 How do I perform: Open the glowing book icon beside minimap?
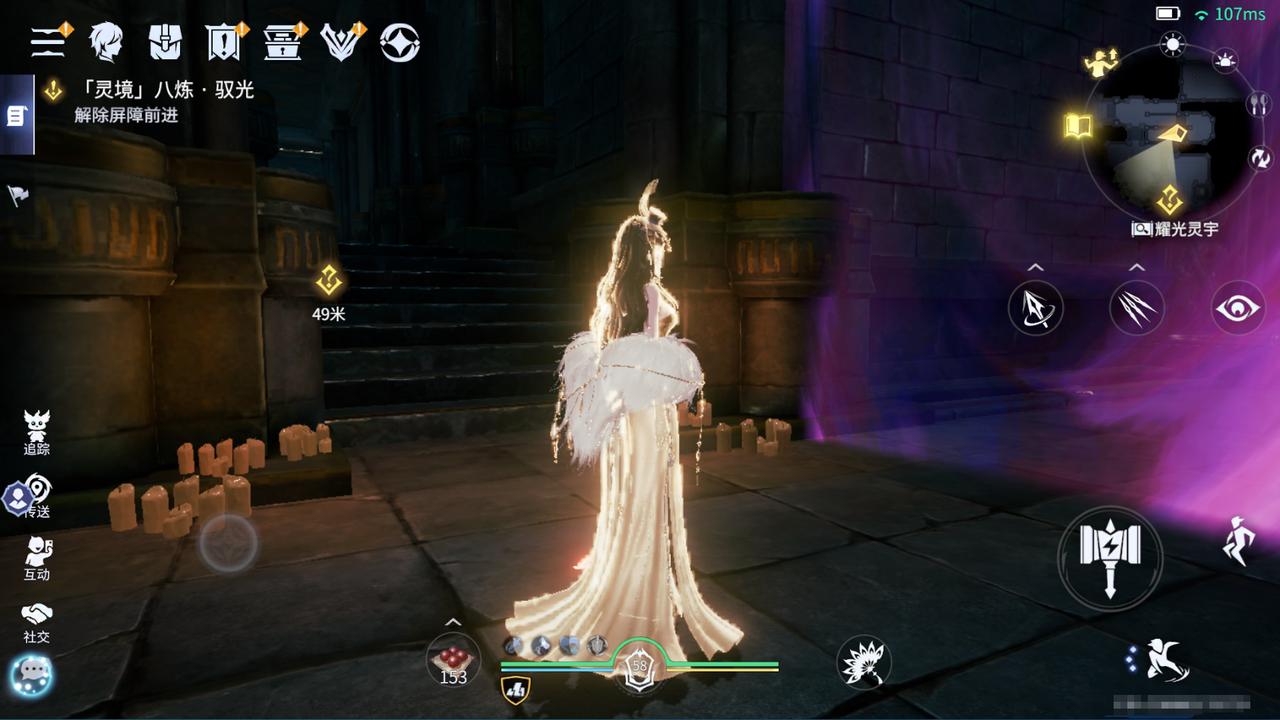tap(1077, 126)
